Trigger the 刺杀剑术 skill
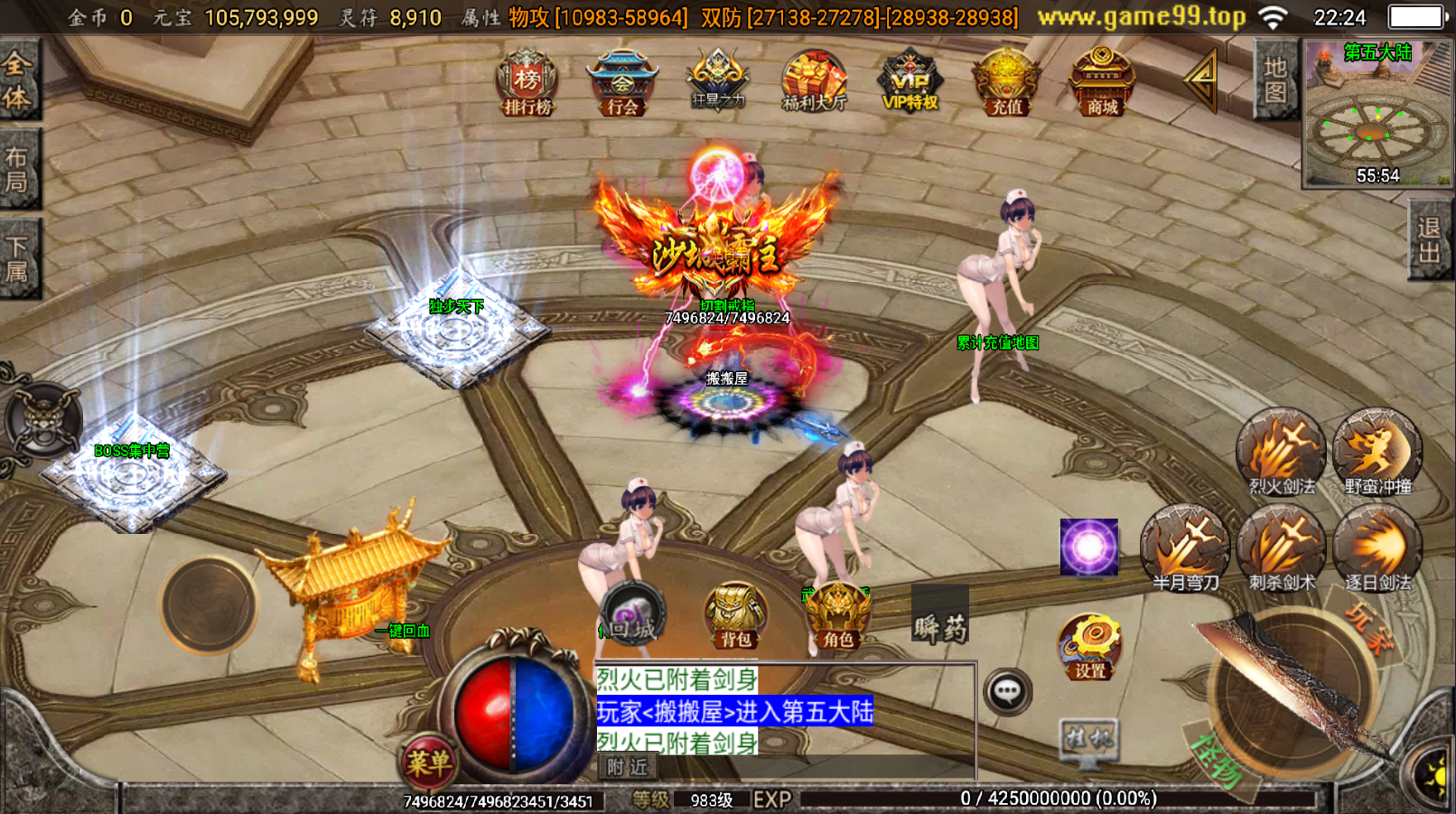The height and width of the screenshot is (814, 1456). point(1282,547)
